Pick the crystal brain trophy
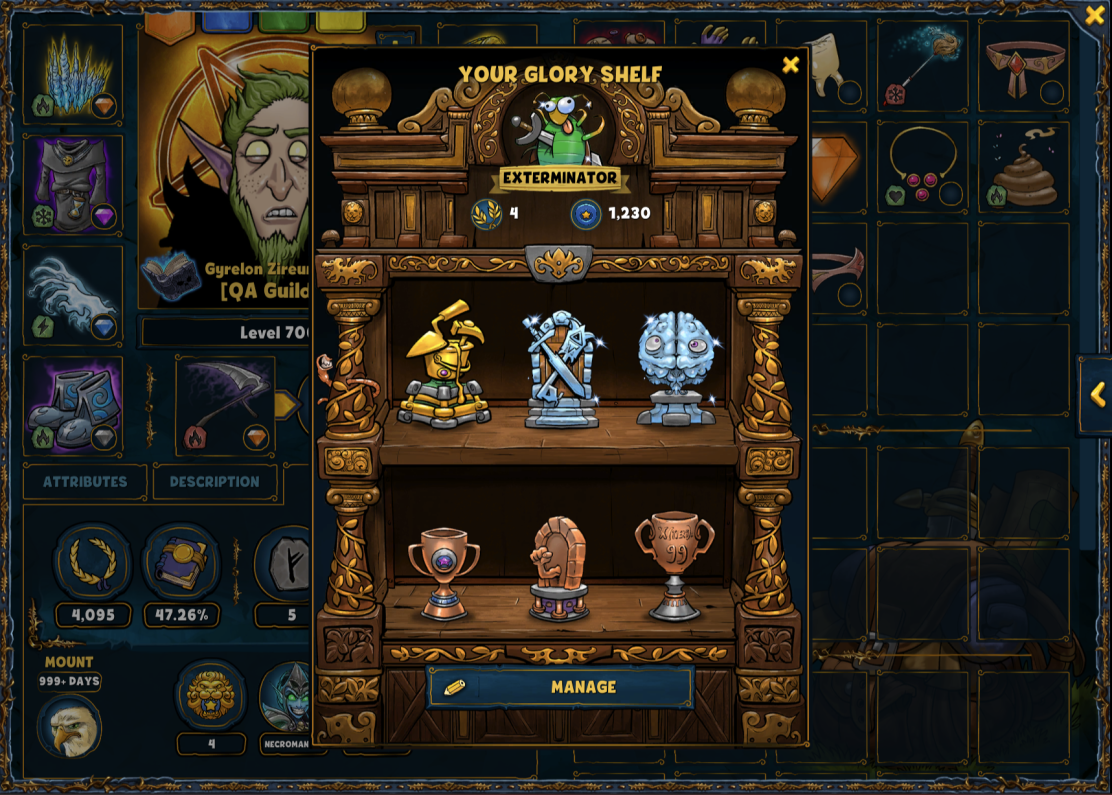Image resolution: width=1112 pixels, height=795 pixels. (676, 367)
